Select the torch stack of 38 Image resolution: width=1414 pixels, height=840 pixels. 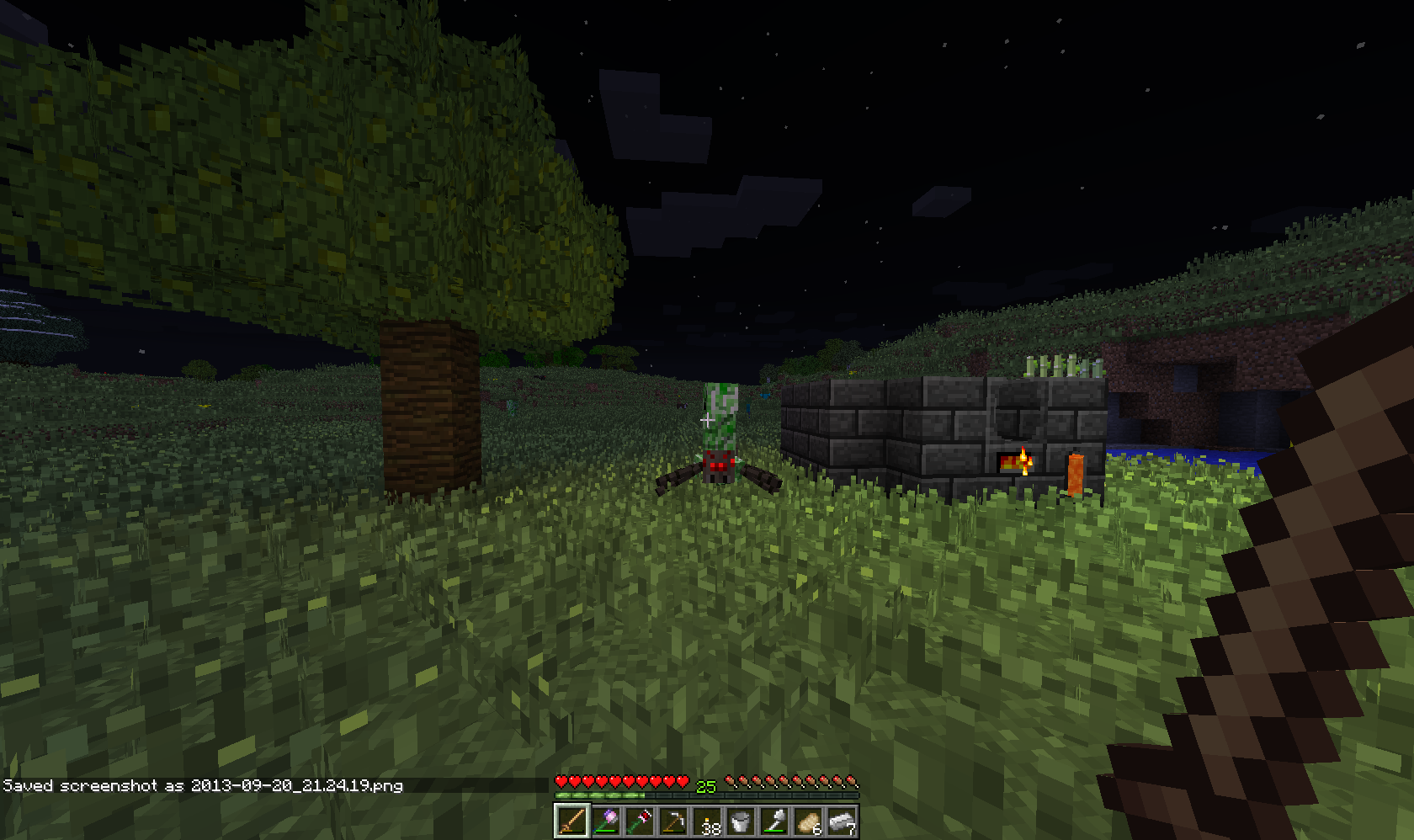(x=707, y=821)
